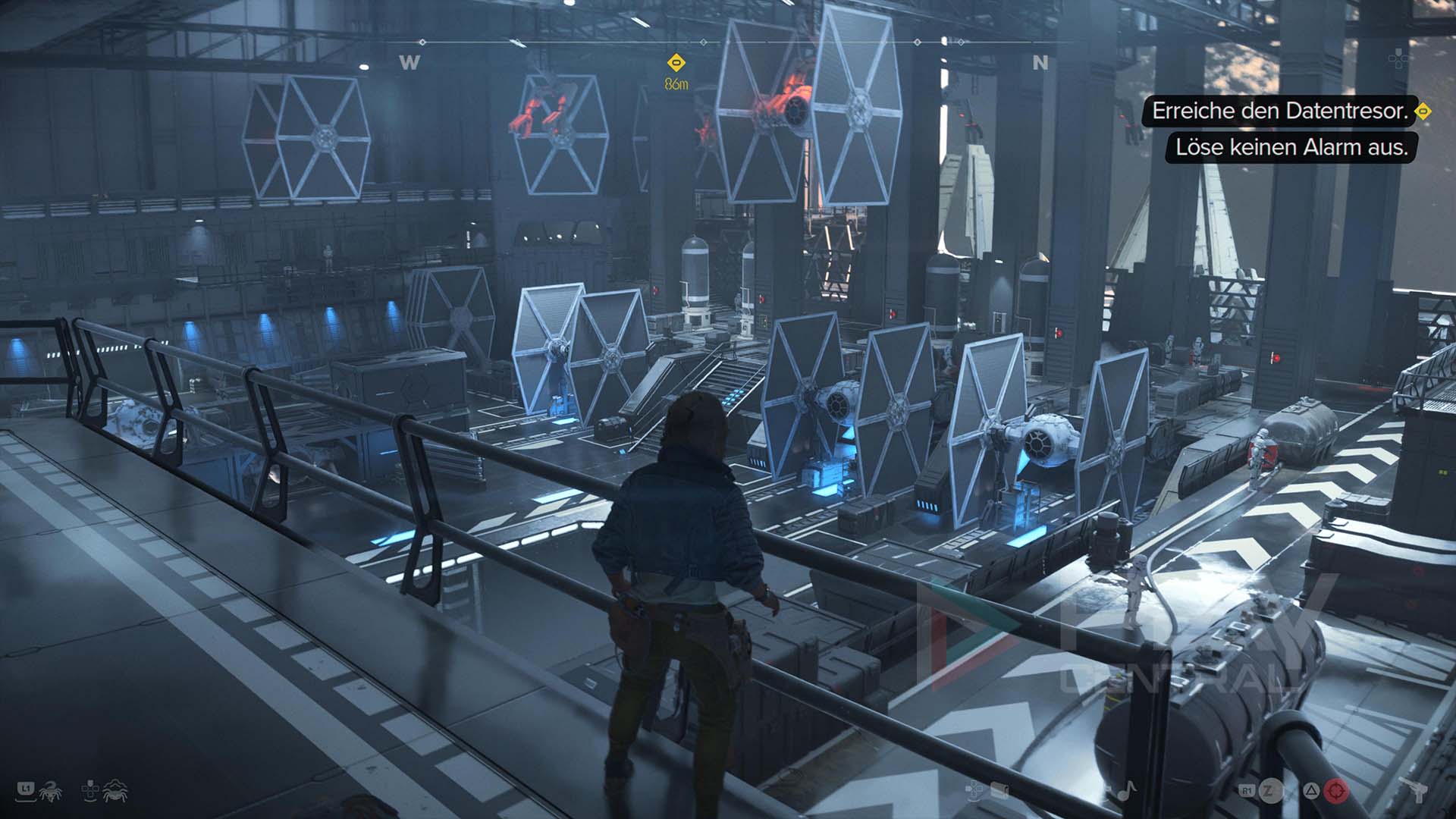Click the W heading on the compass
The height and width of the screenshot is (819, 1456).
click(409, 63)
